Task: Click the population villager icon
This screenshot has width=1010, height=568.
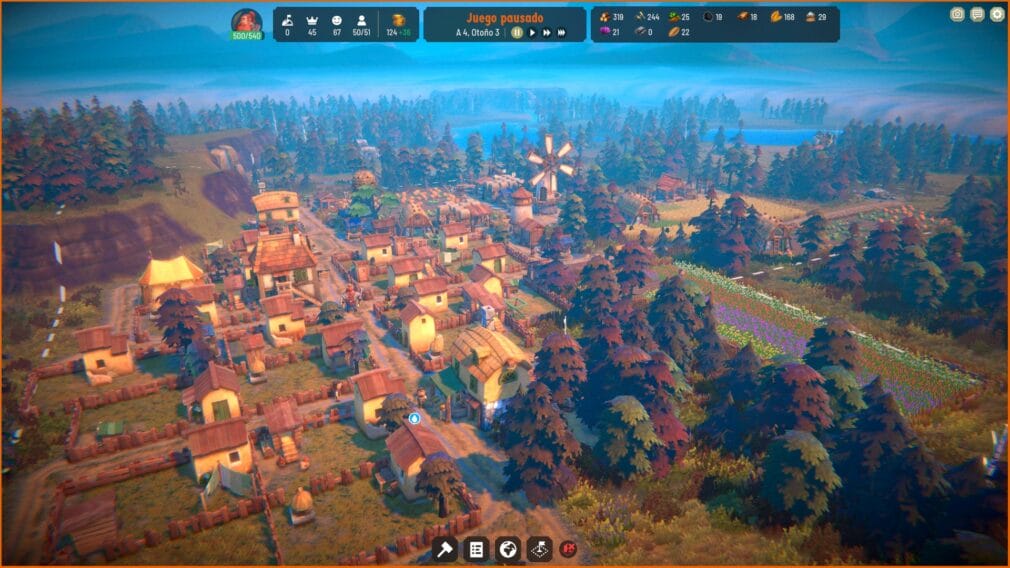Action: tap(362, 19)
